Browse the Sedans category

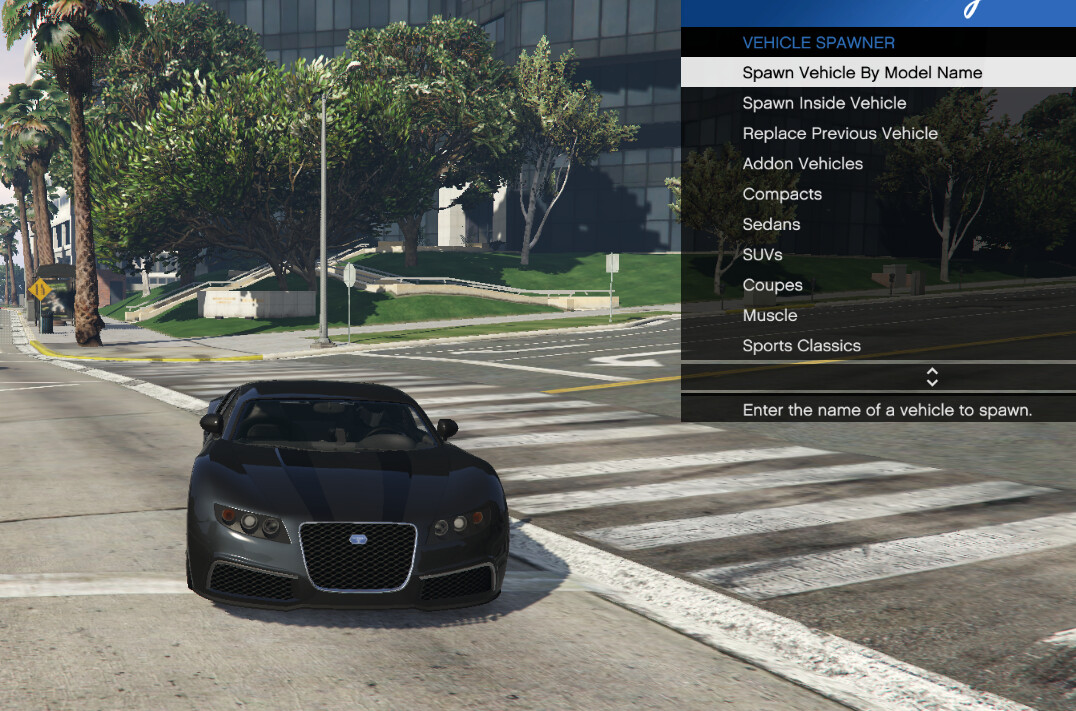tap(771, 224)
